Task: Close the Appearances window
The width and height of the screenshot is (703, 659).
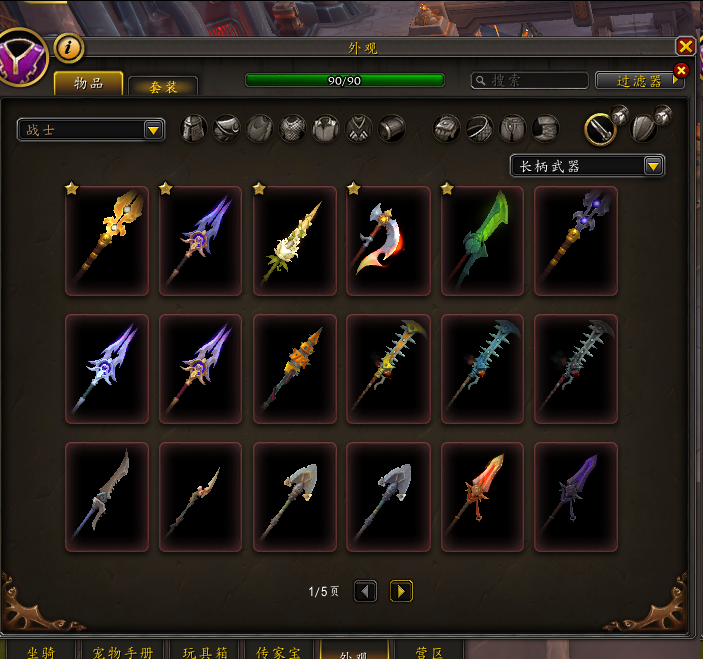Action: pos(685,46)
